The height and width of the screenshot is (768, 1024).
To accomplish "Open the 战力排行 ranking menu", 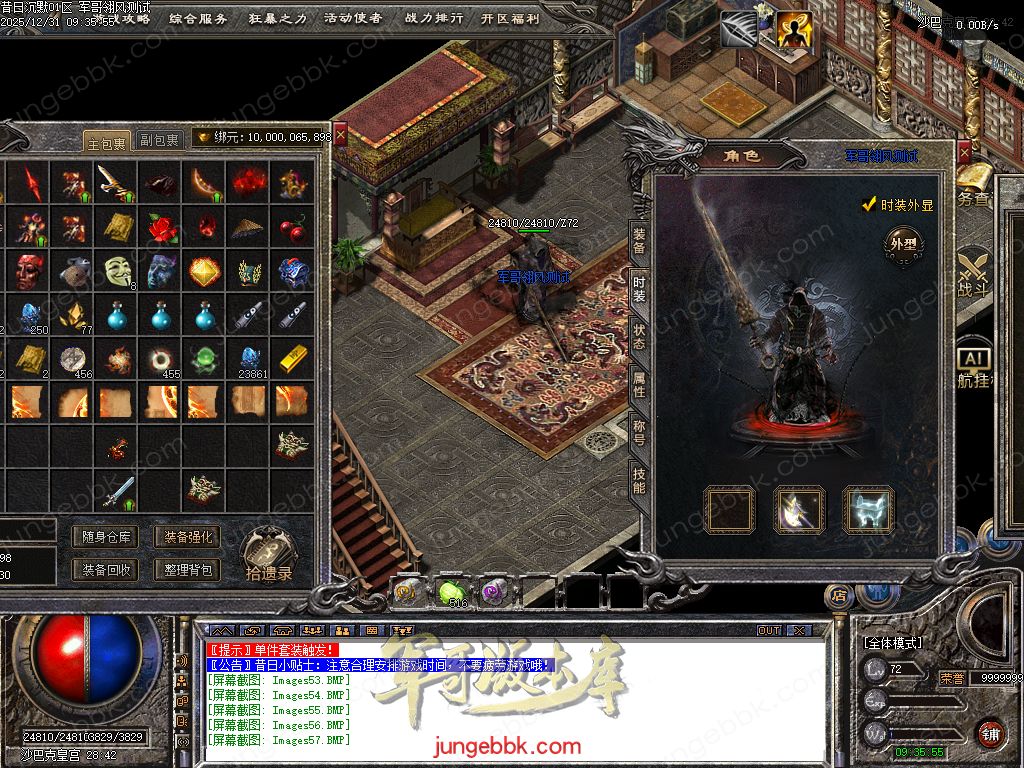I will click(434, 18).
